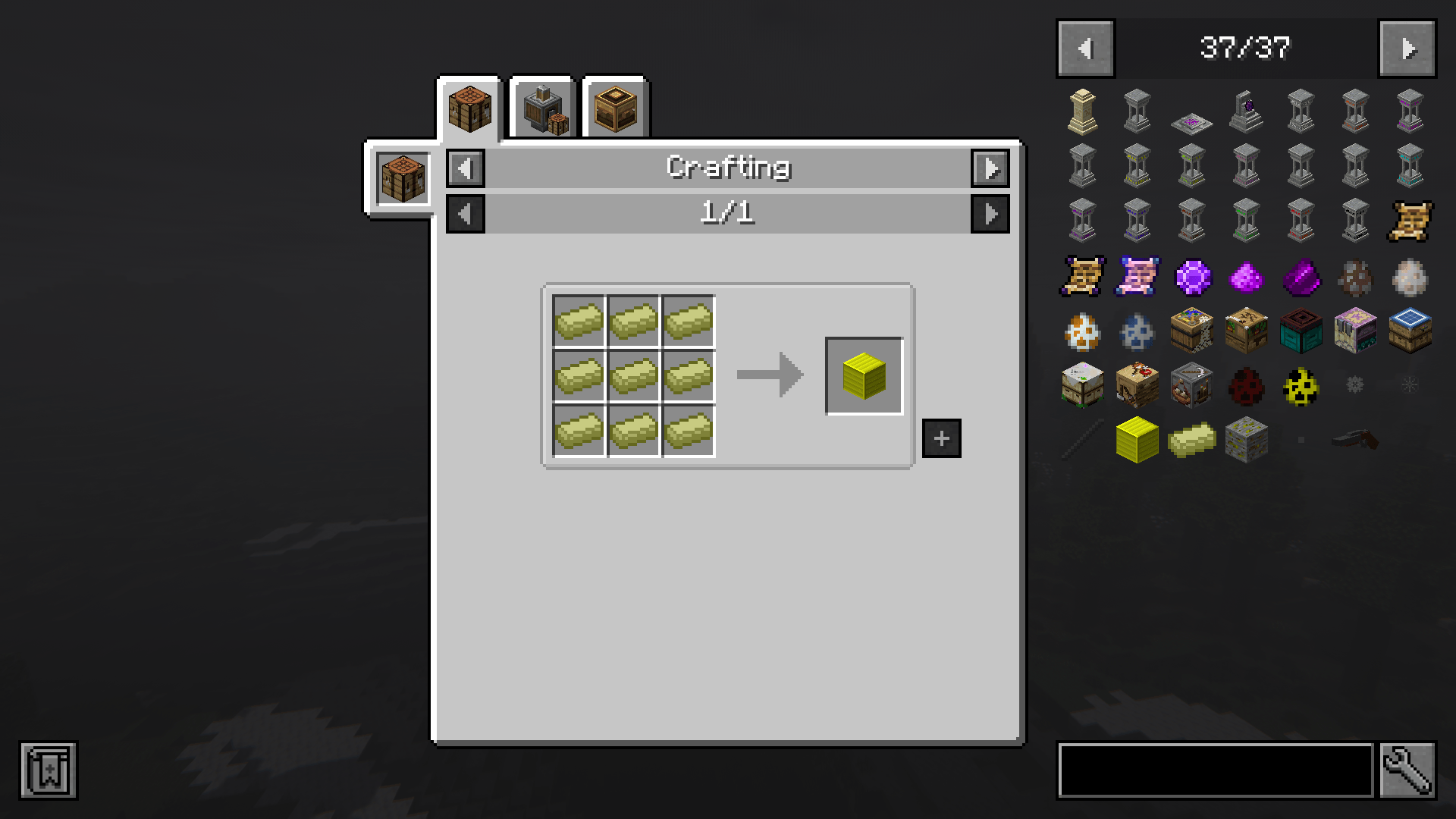Click the left arrow beside the 1/1 page counter

click(x=465, y=213)
